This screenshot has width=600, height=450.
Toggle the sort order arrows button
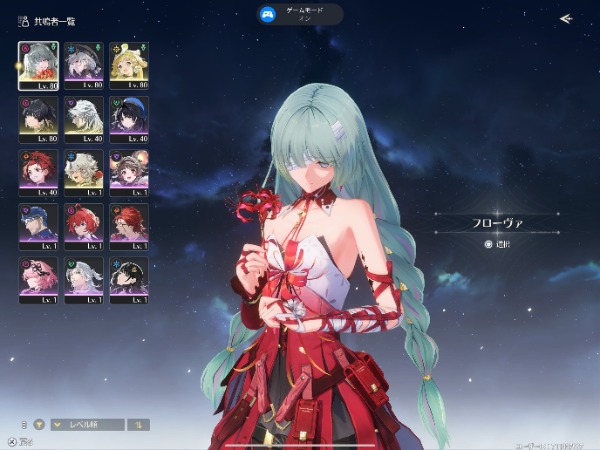142,424
